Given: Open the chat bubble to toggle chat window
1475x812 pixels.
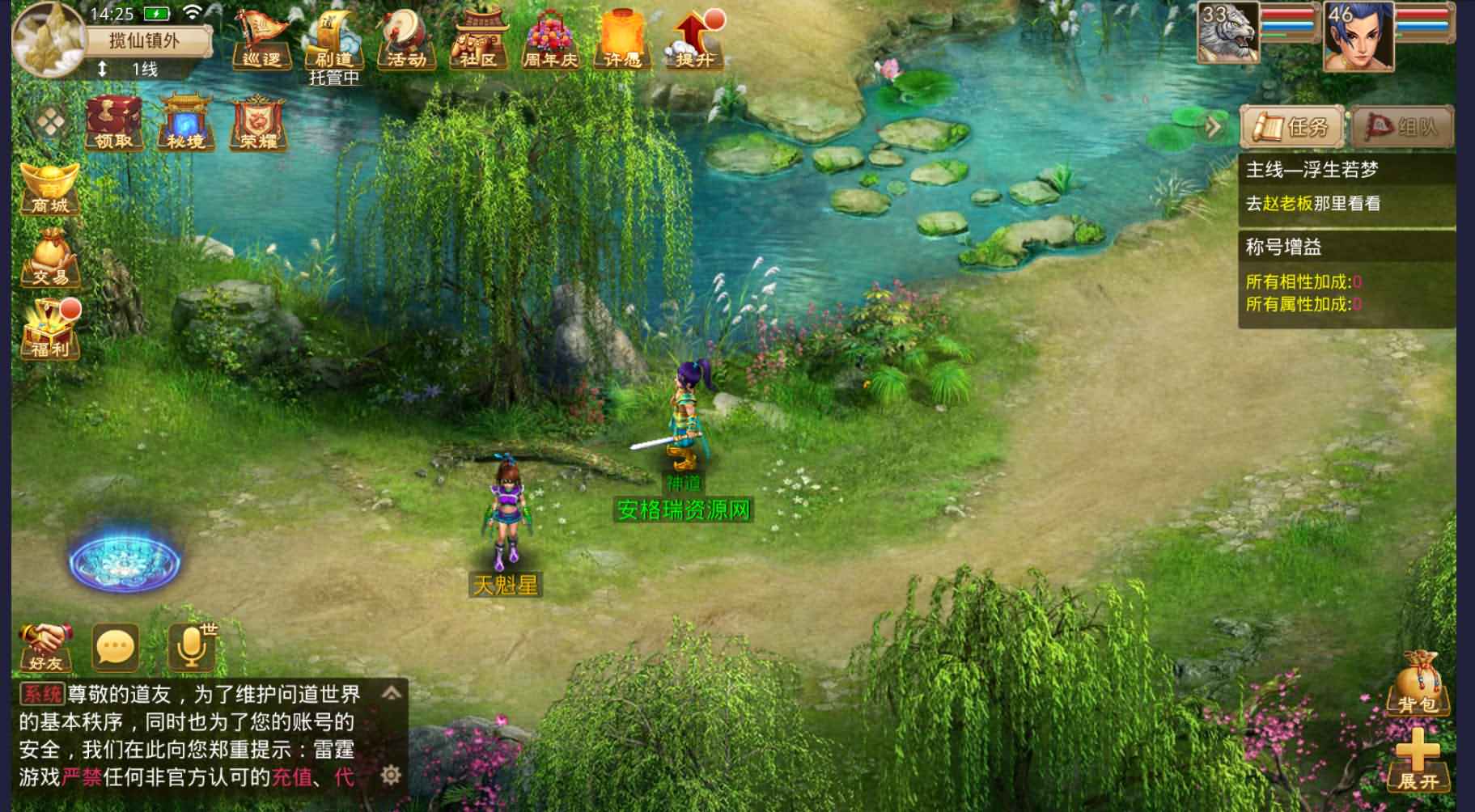Looking at the screenshot, I should (x=116, y=647).
